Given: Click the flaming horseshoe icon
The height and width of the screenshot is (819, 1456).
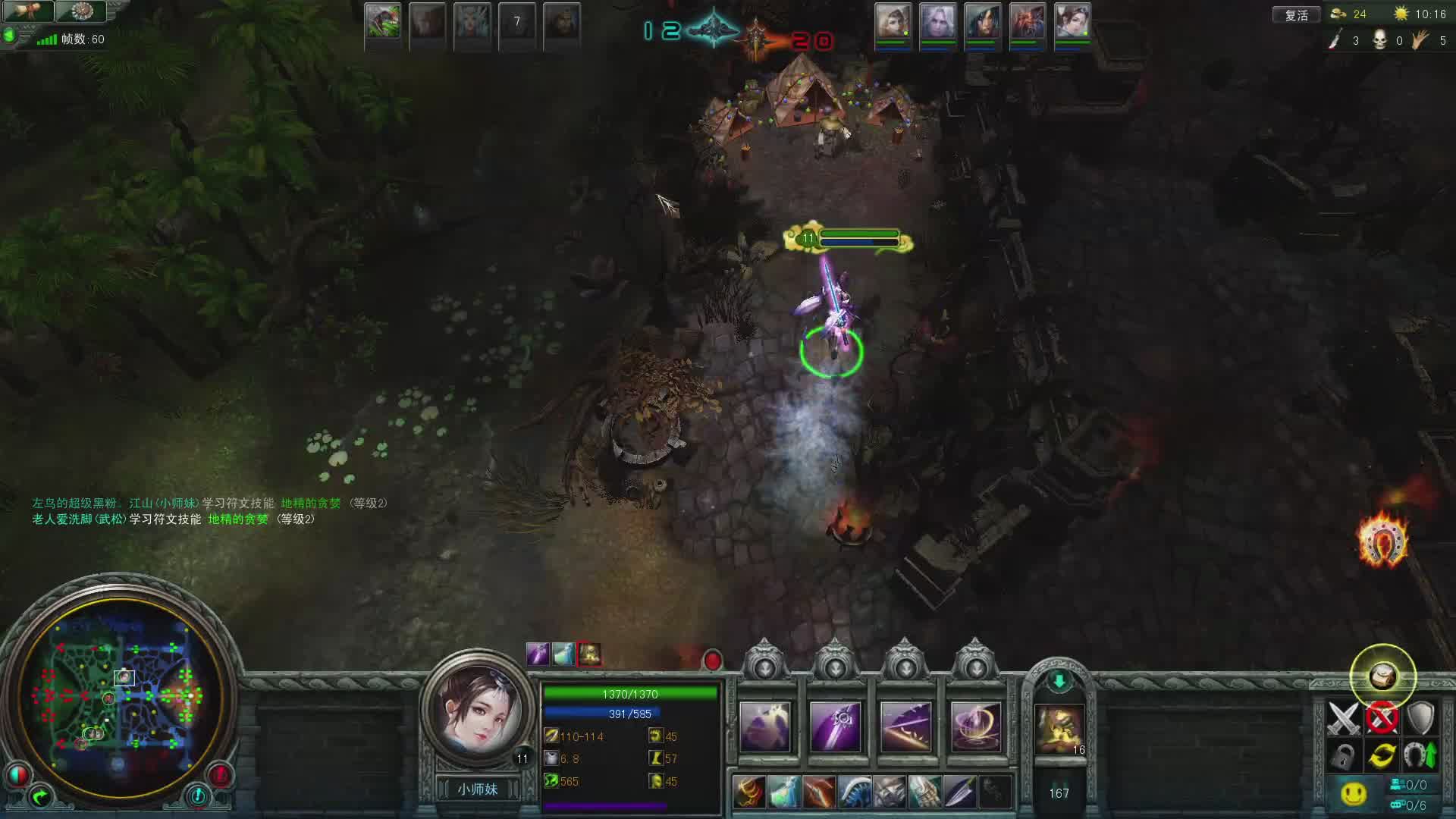Looking at the screenshot, I should [x=1382, y=541].
